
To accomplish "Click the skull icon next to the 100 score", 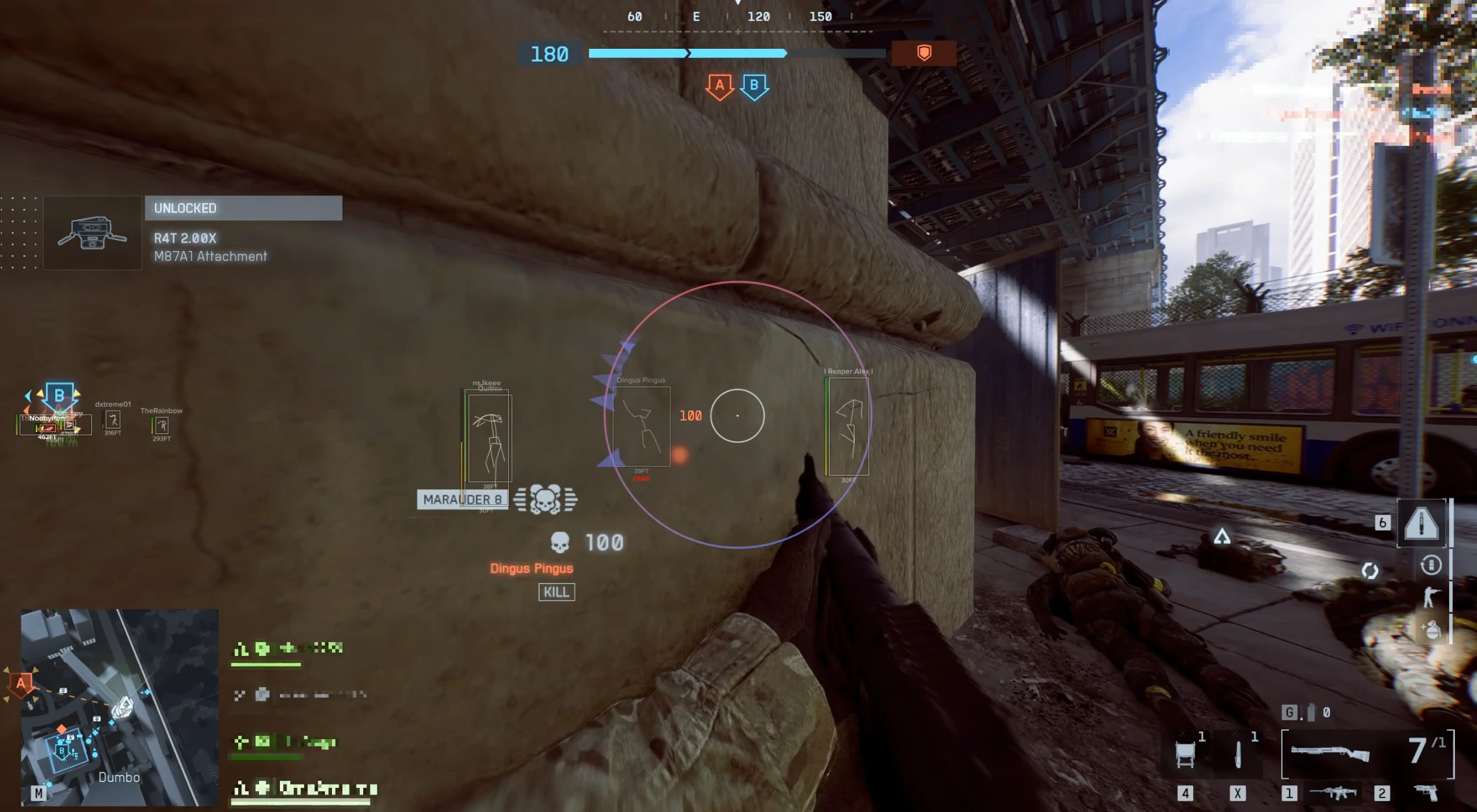I will click(x=561, y=541).
